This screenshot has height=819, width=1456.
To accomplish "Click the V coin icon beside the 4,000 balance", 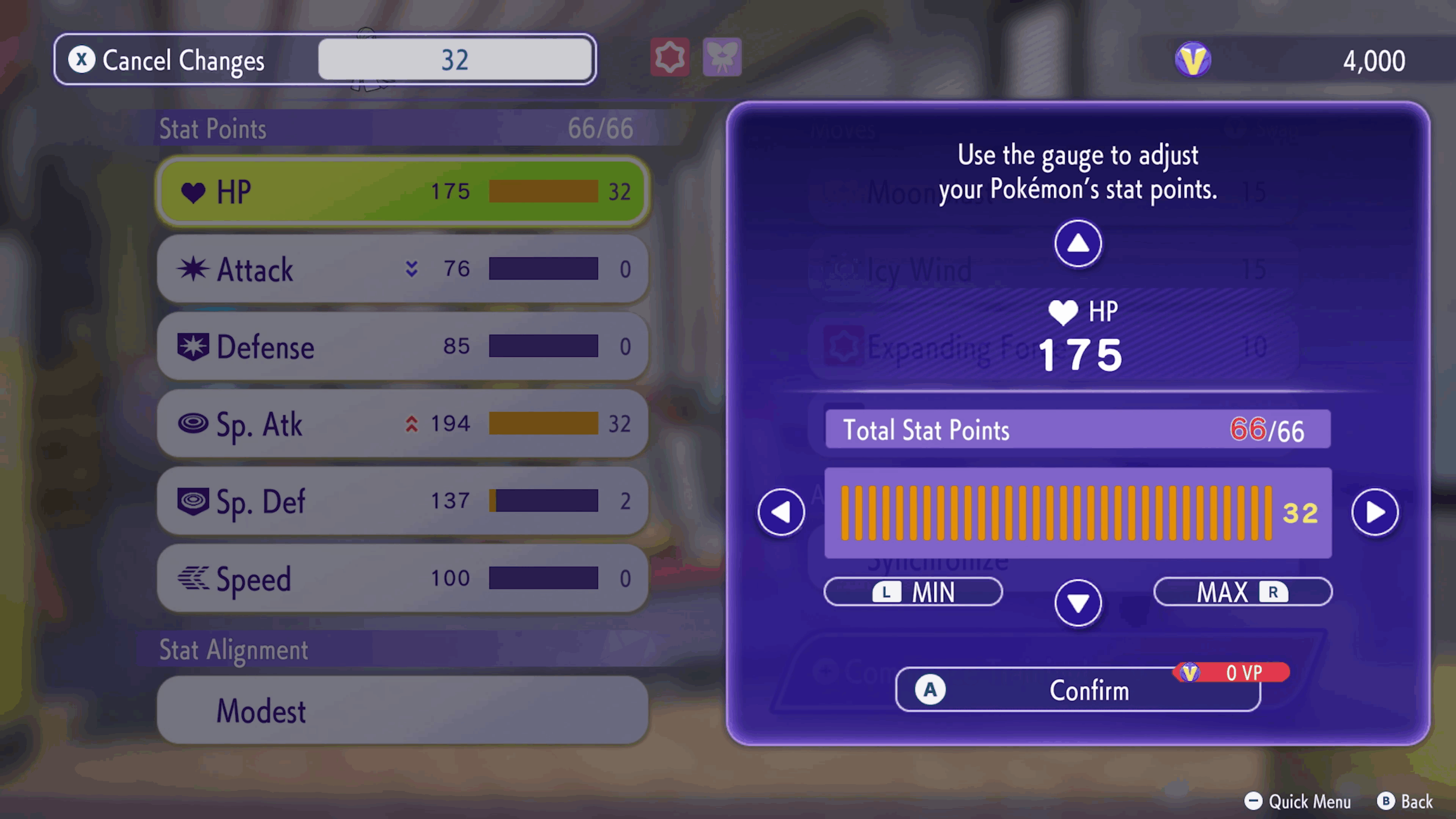I will [1192, 59].
